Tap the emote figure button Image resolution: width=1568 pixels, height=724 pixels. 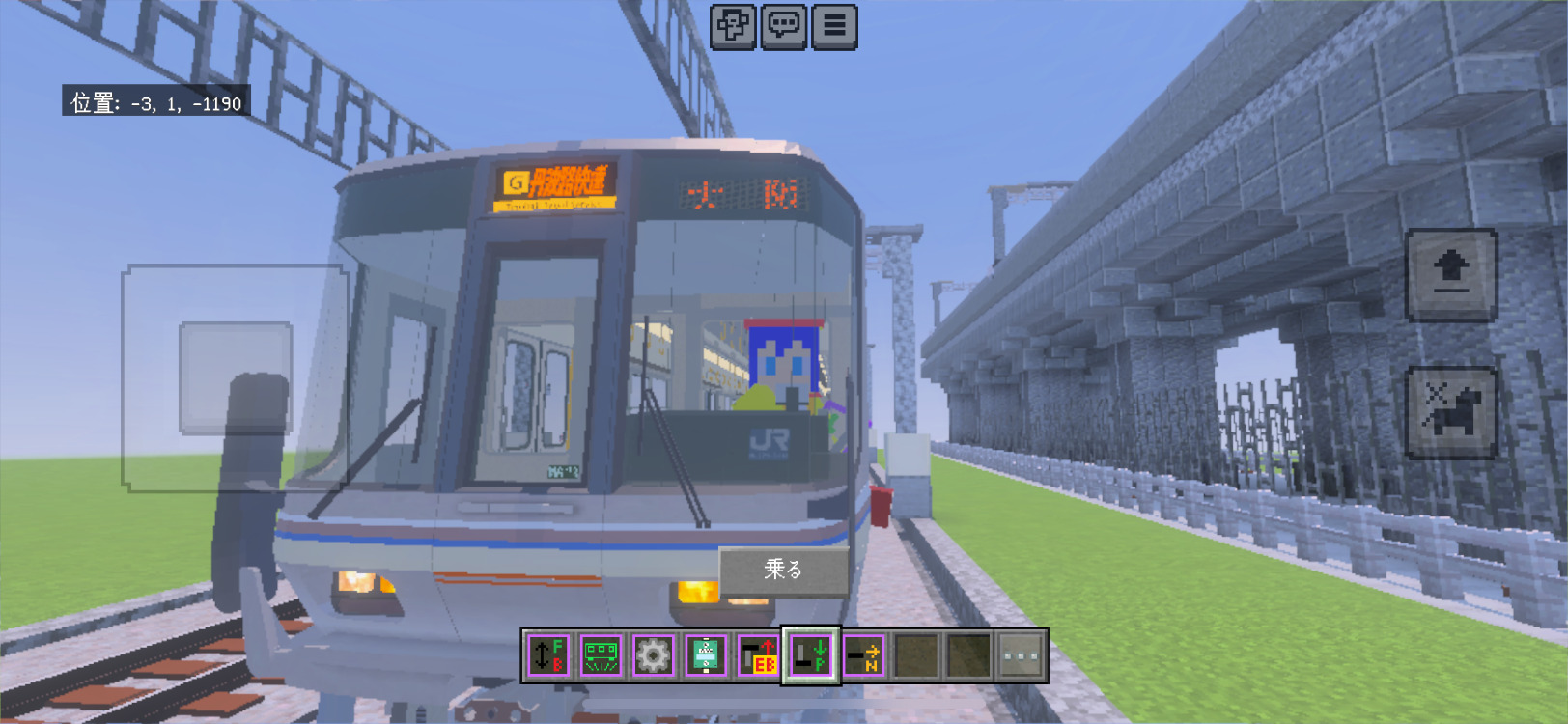click(x=733, y=26)
